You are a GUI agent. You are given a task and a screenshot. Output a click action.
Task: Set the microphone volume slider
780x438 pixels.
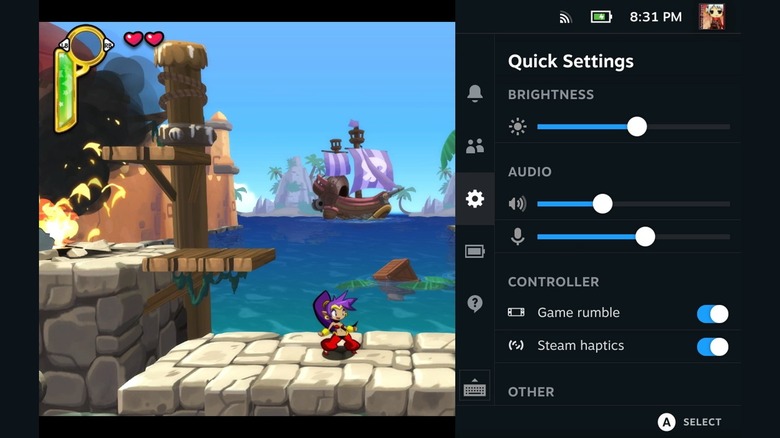(x=645, y=237)
